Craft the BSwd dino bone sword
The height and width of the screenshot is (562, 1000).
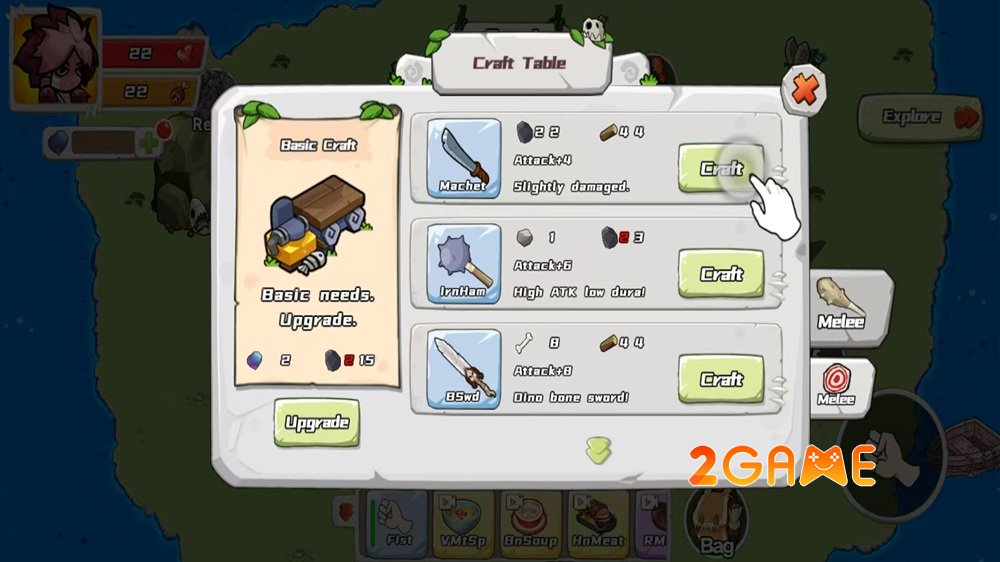pyautogui.click(x=720, y=379)
